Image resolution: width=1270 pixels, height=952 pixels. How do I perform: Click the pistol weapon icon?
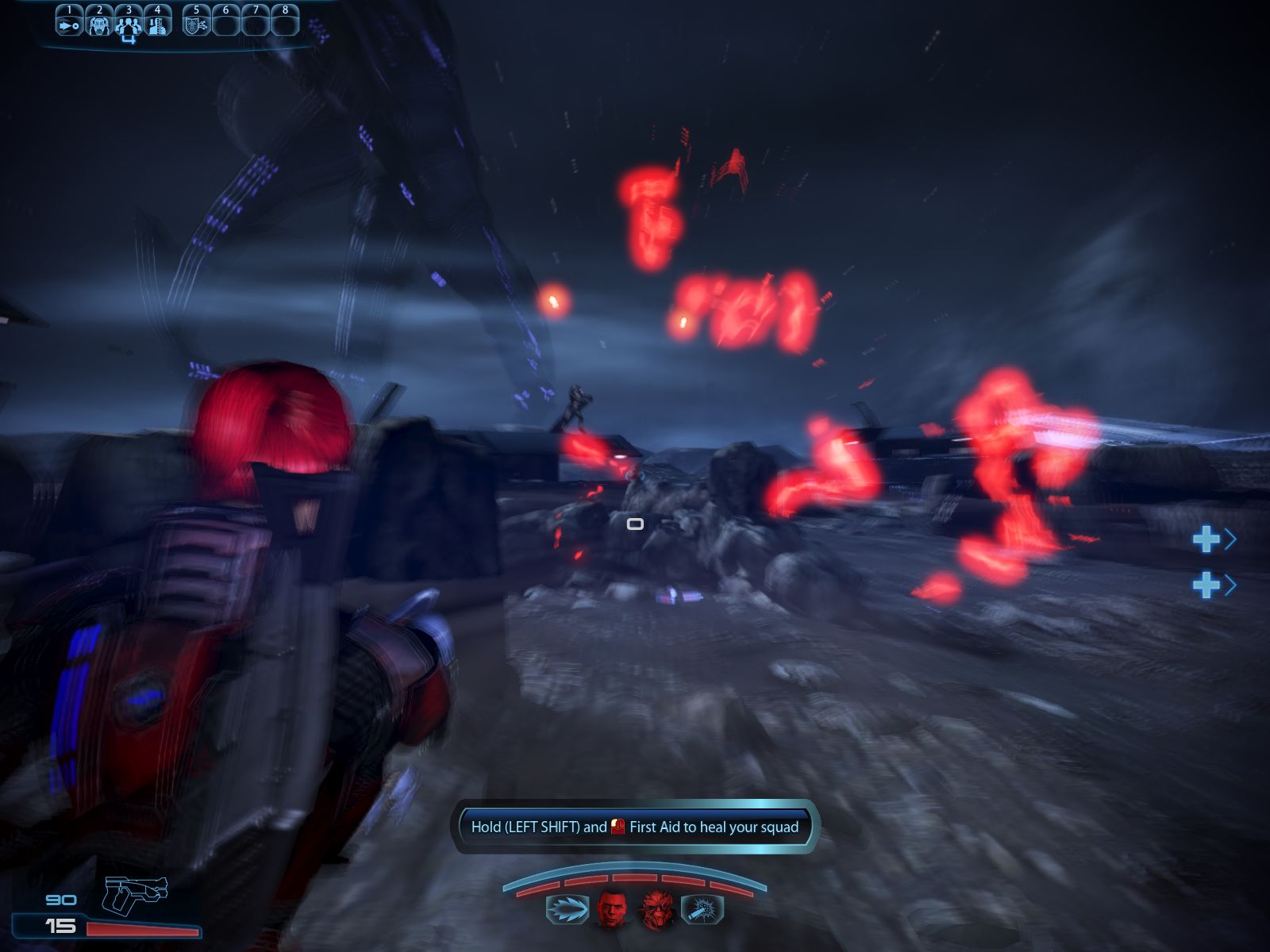(135, 894)
